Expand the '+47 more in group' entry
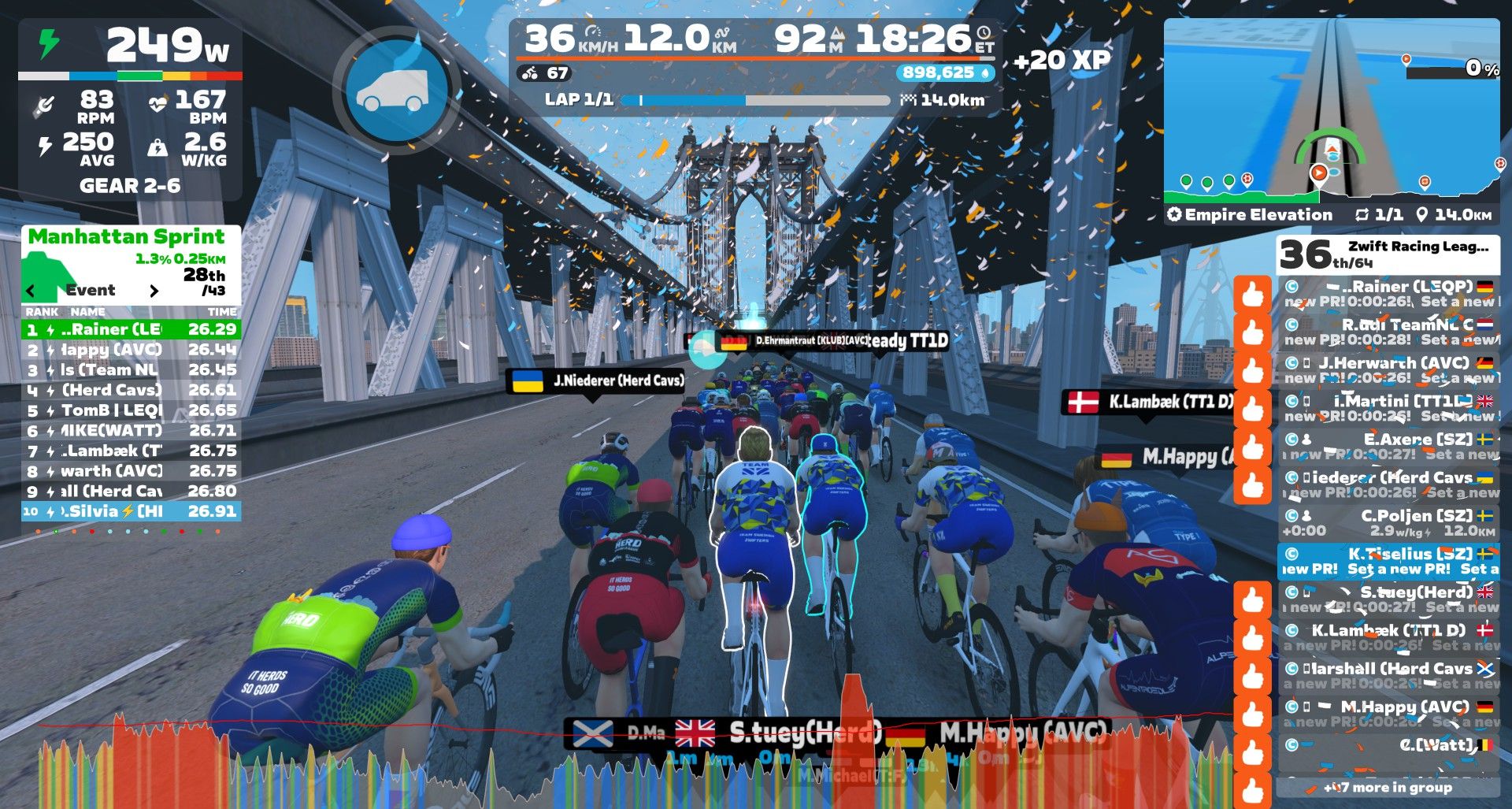The image size is (1512, 809). pos(1388,787)
